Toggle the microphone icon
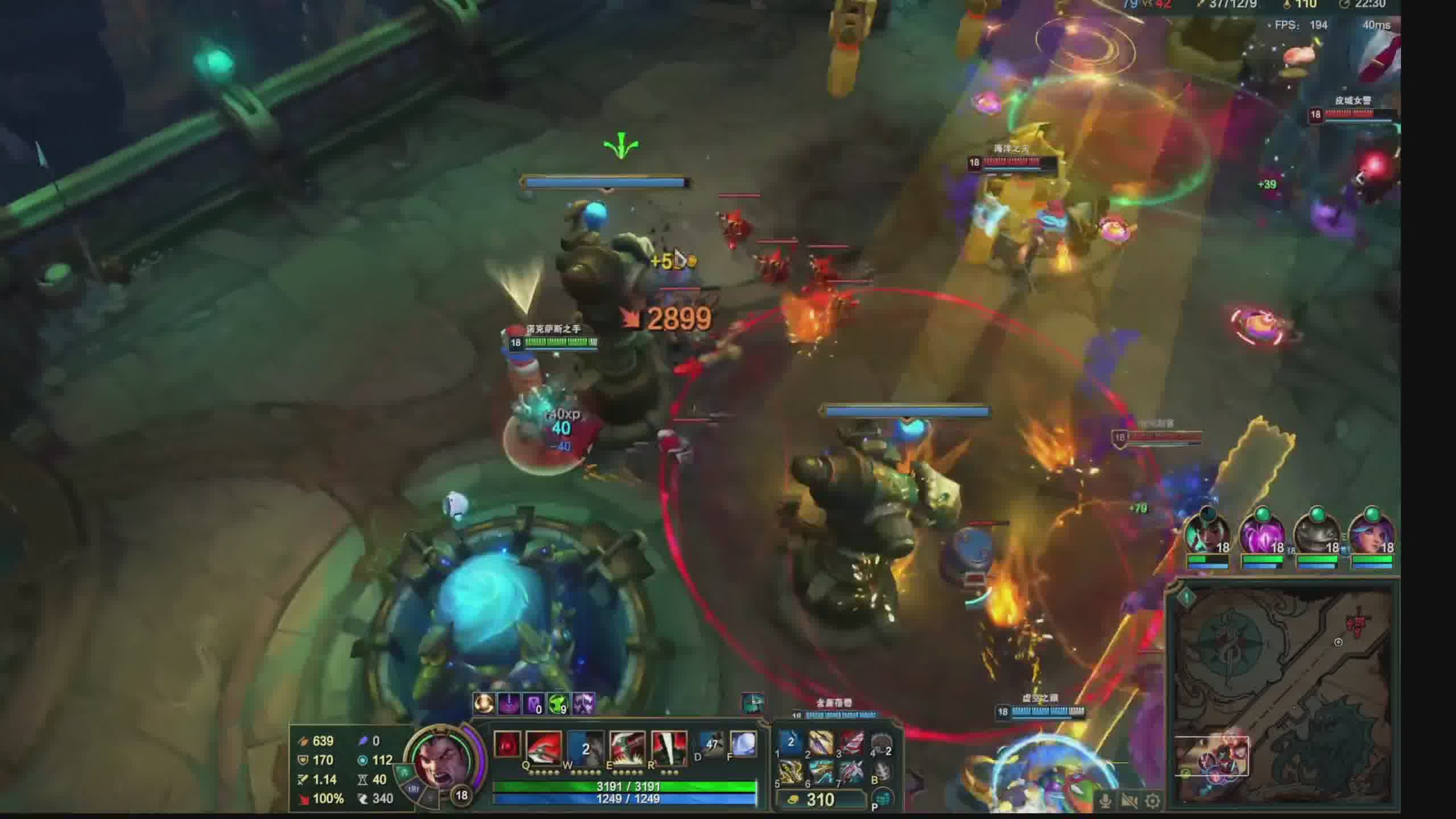The image size is (1456, 819). 1106,801
